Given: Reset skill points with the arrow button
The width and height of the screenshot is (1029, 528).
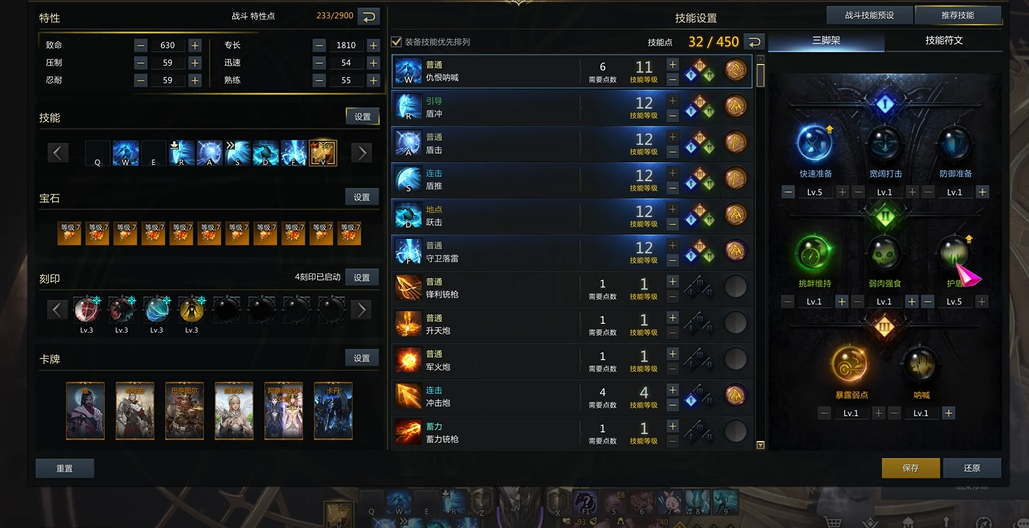Looking at the screenshot, I should [754, 42].
